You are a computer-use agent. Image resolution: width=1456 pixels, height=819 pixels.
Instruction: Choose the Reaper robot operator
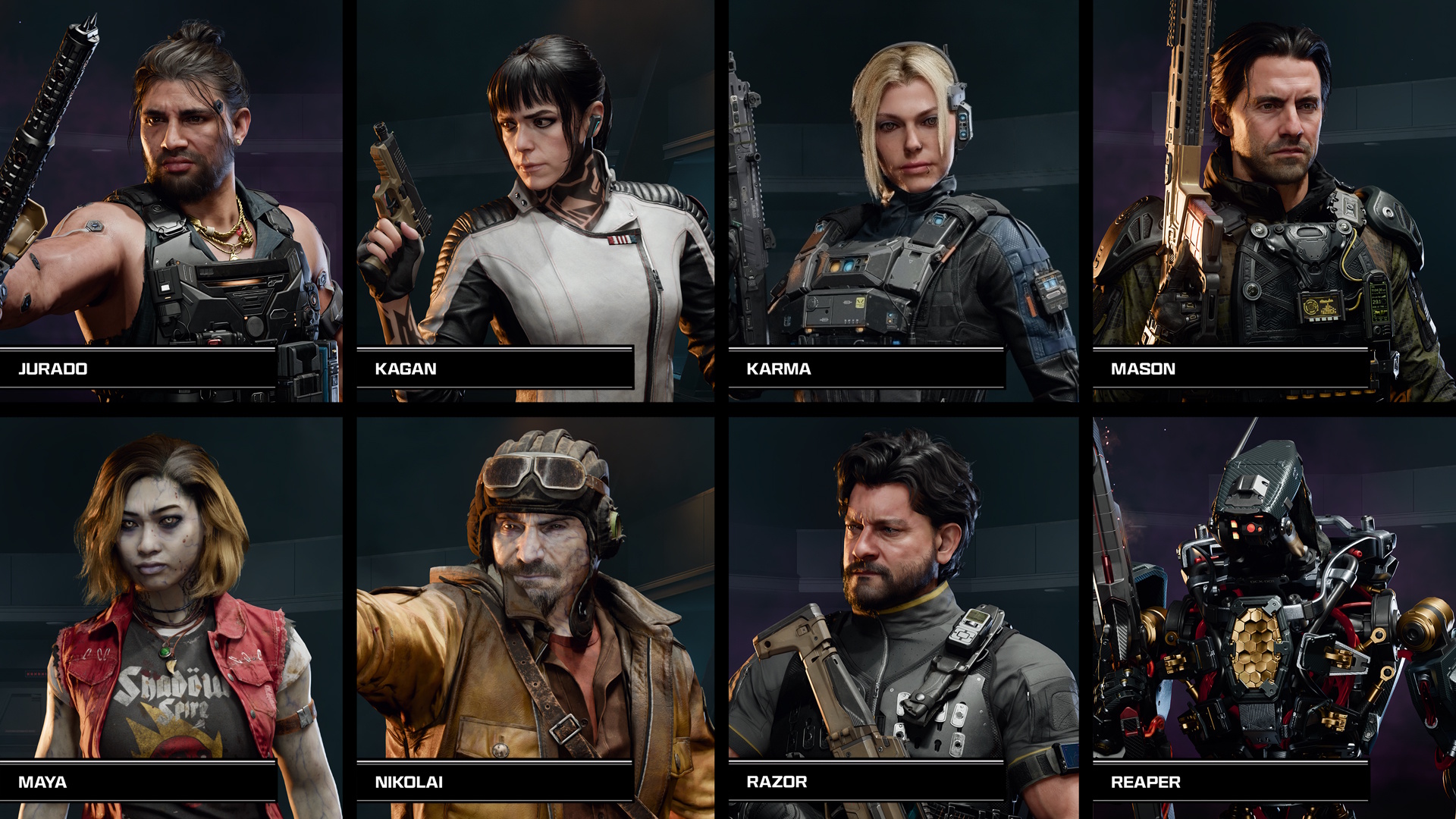point(1274,614)
